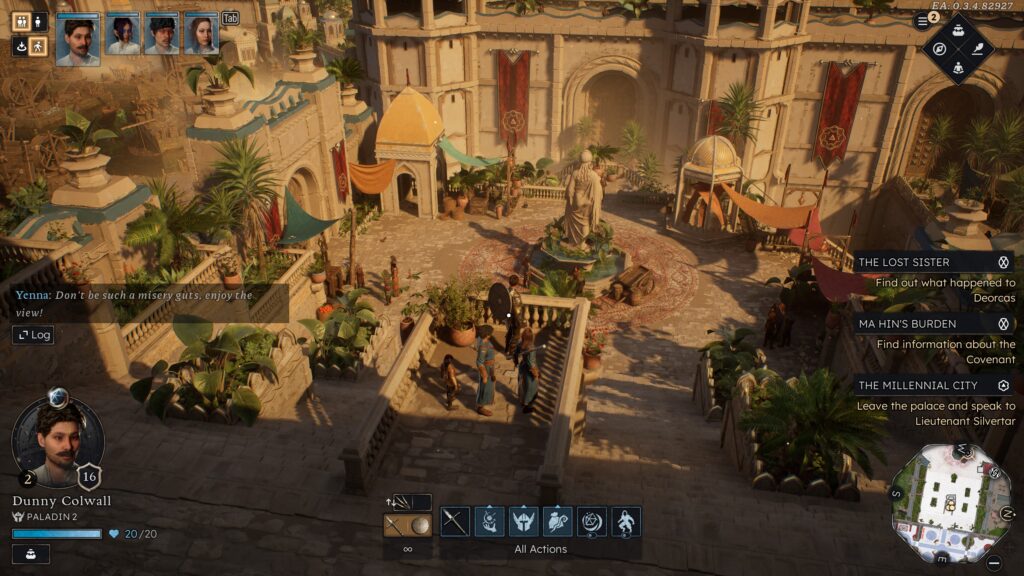This screenshot has width=1024, height=576.
Task: Select the spear and shield weapon set
Action: 408,525
